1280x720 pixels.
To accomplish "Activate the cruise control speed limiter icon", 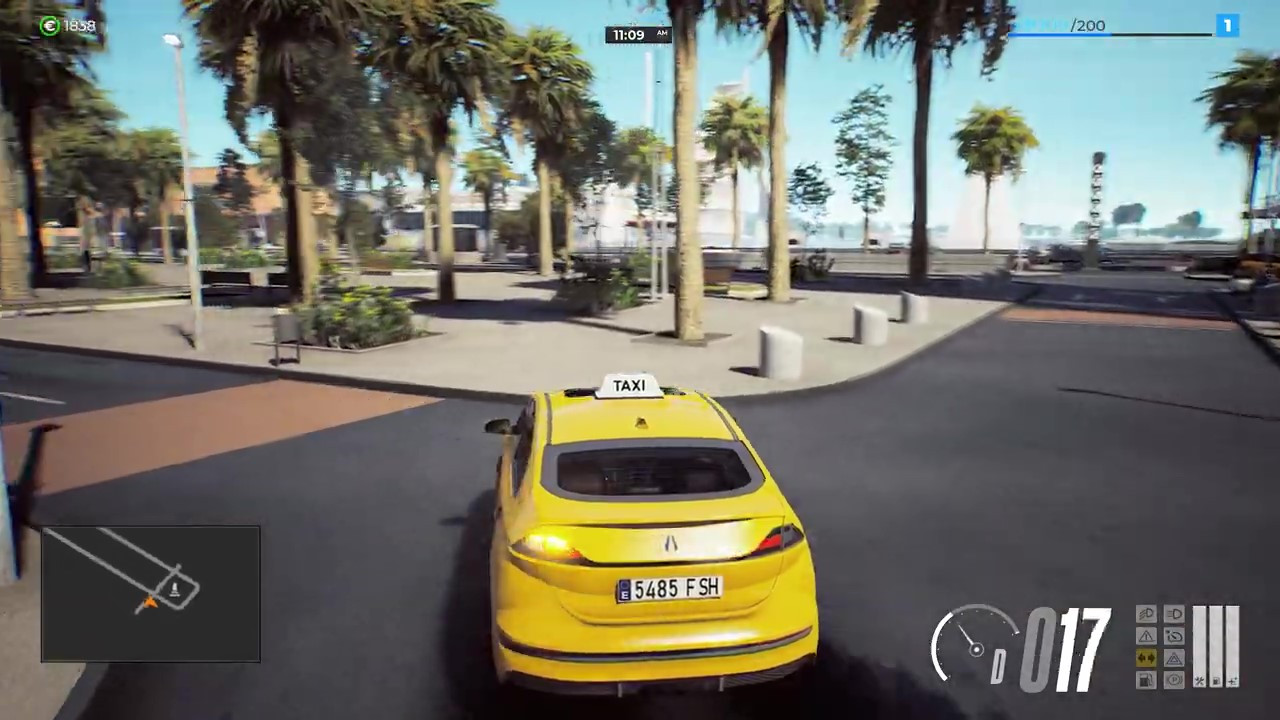I will point(1174,636).
